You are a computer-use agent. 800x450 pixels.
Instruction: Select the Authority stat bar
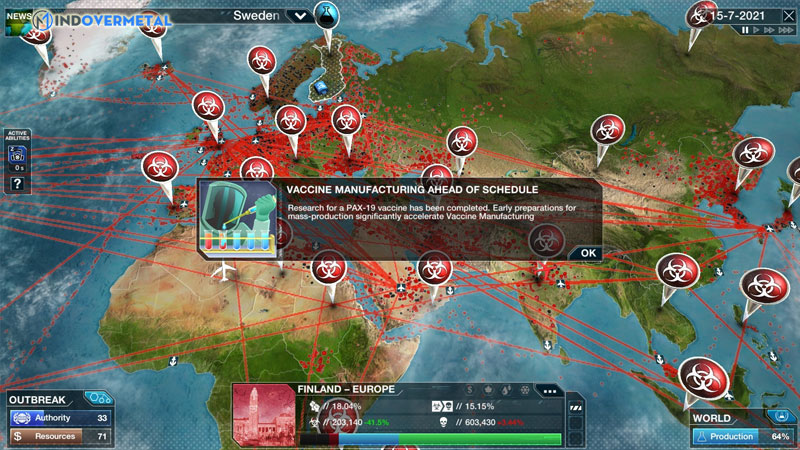pos(60,418)
